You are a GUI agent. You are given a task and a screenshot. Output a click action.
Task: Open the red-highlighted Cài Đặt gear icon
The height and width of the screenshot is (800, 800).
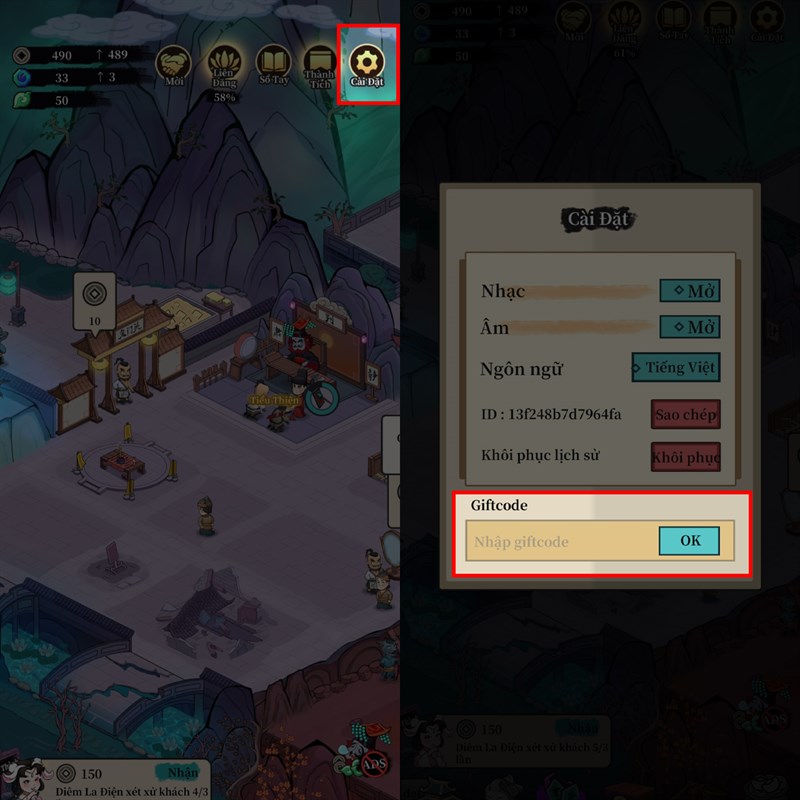pos(369,63)
